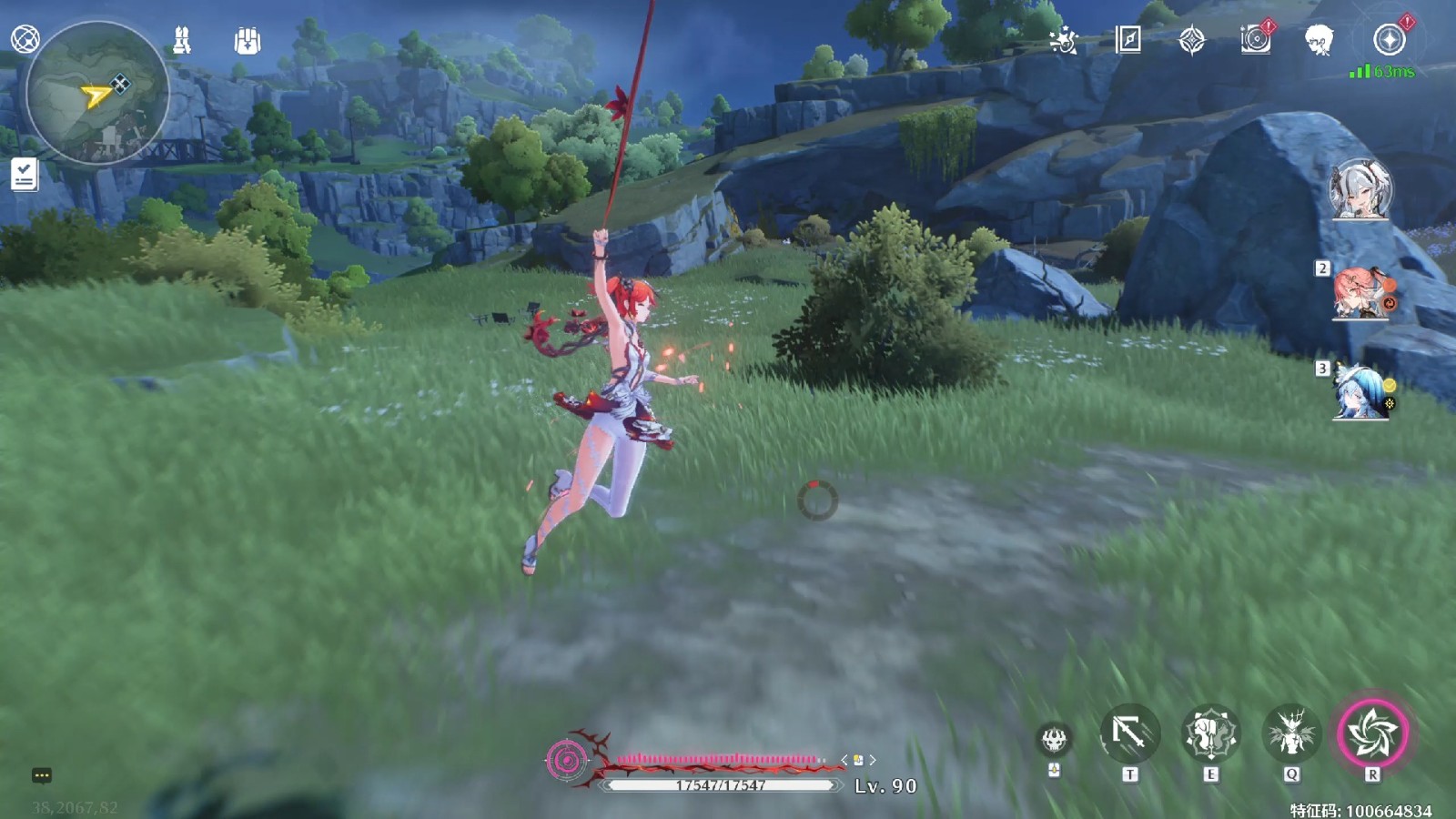Activate the resonance skill labeled E
1456x819 pixels.
(x=1210, y=733)
